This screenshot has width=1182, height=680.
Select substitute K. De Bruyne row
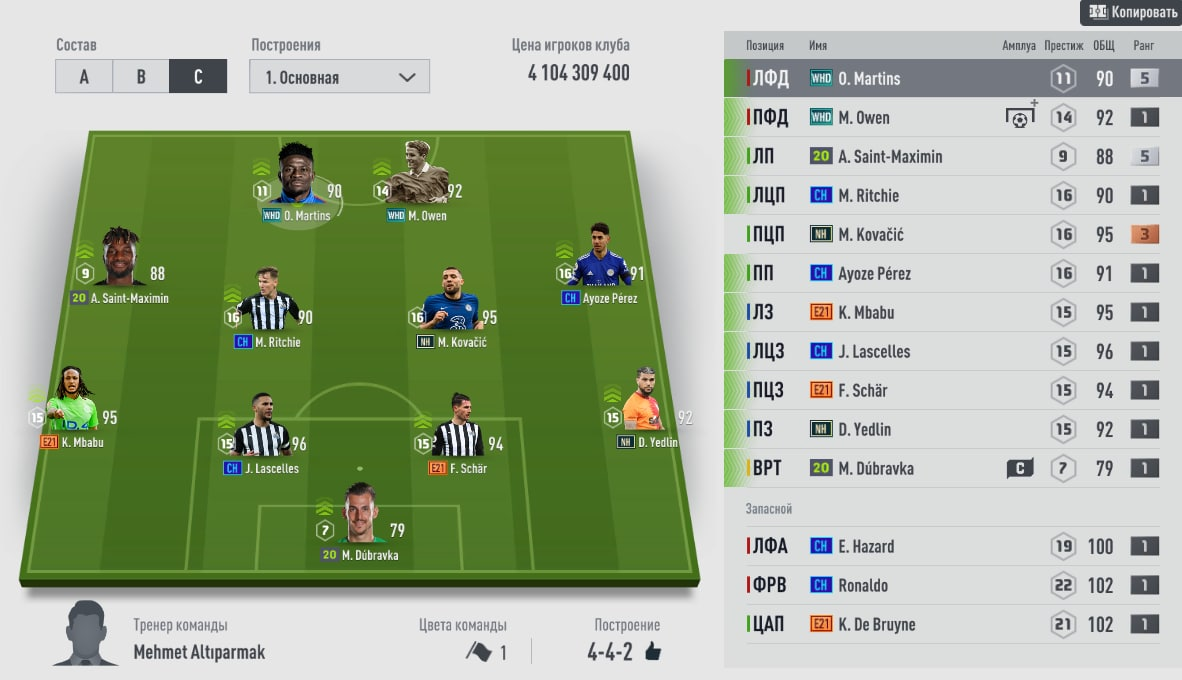pyautogui.click(x=952, y=624)
